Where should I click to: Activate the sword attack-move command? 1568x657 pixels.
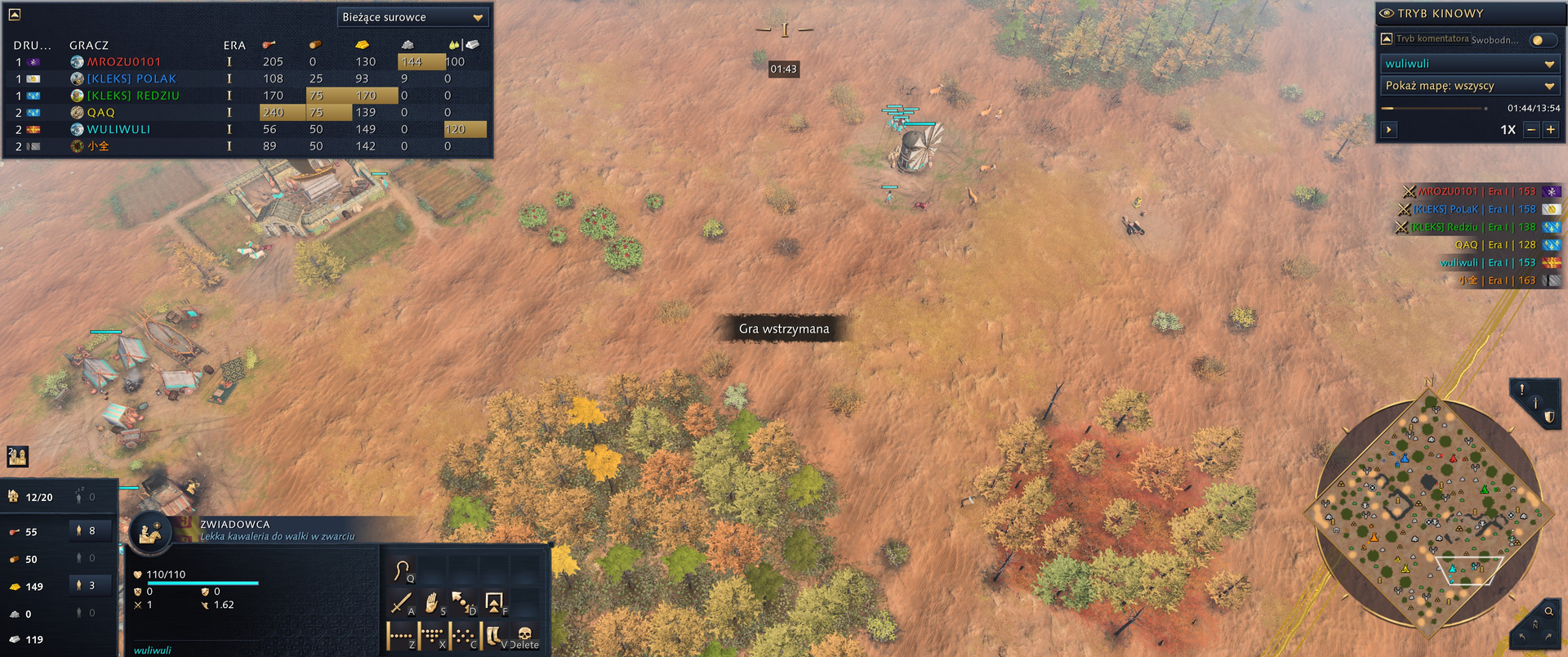[x=401, y=603]
